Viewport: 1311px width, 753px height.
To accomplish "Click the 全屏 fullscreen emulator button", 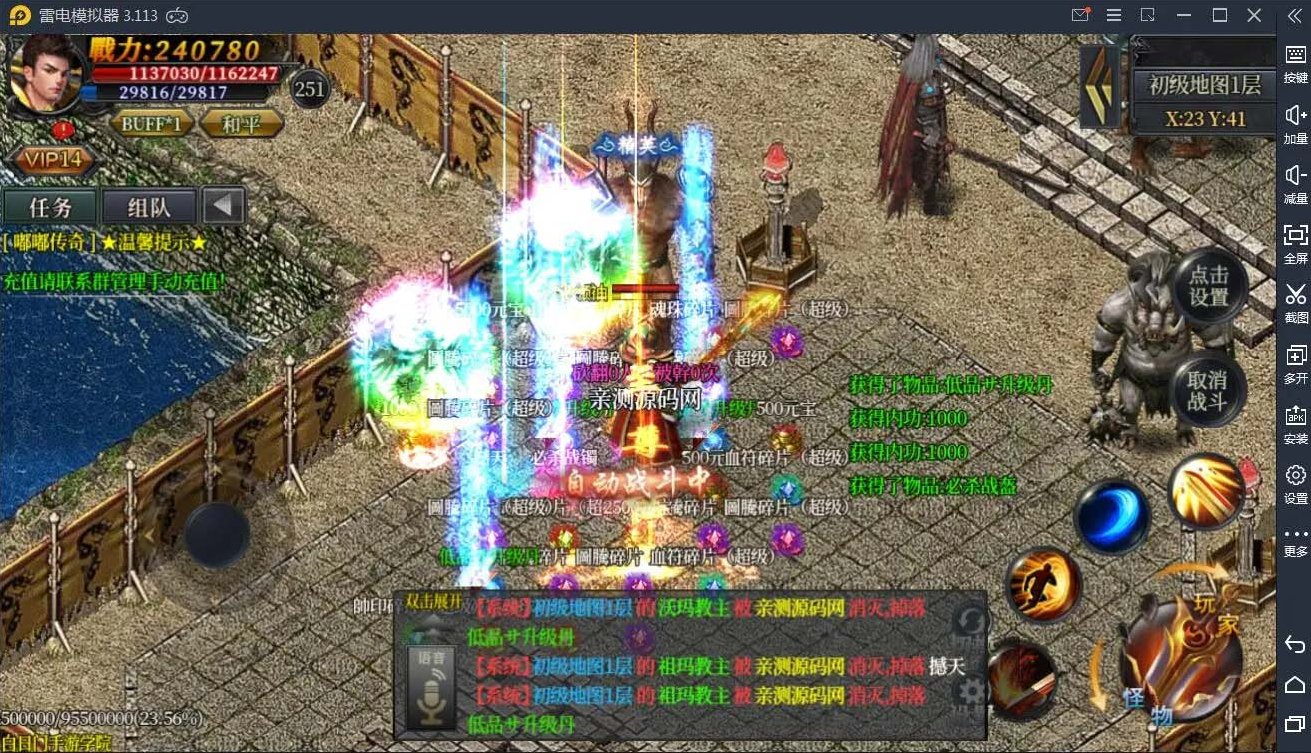I will click(1295, 243).
